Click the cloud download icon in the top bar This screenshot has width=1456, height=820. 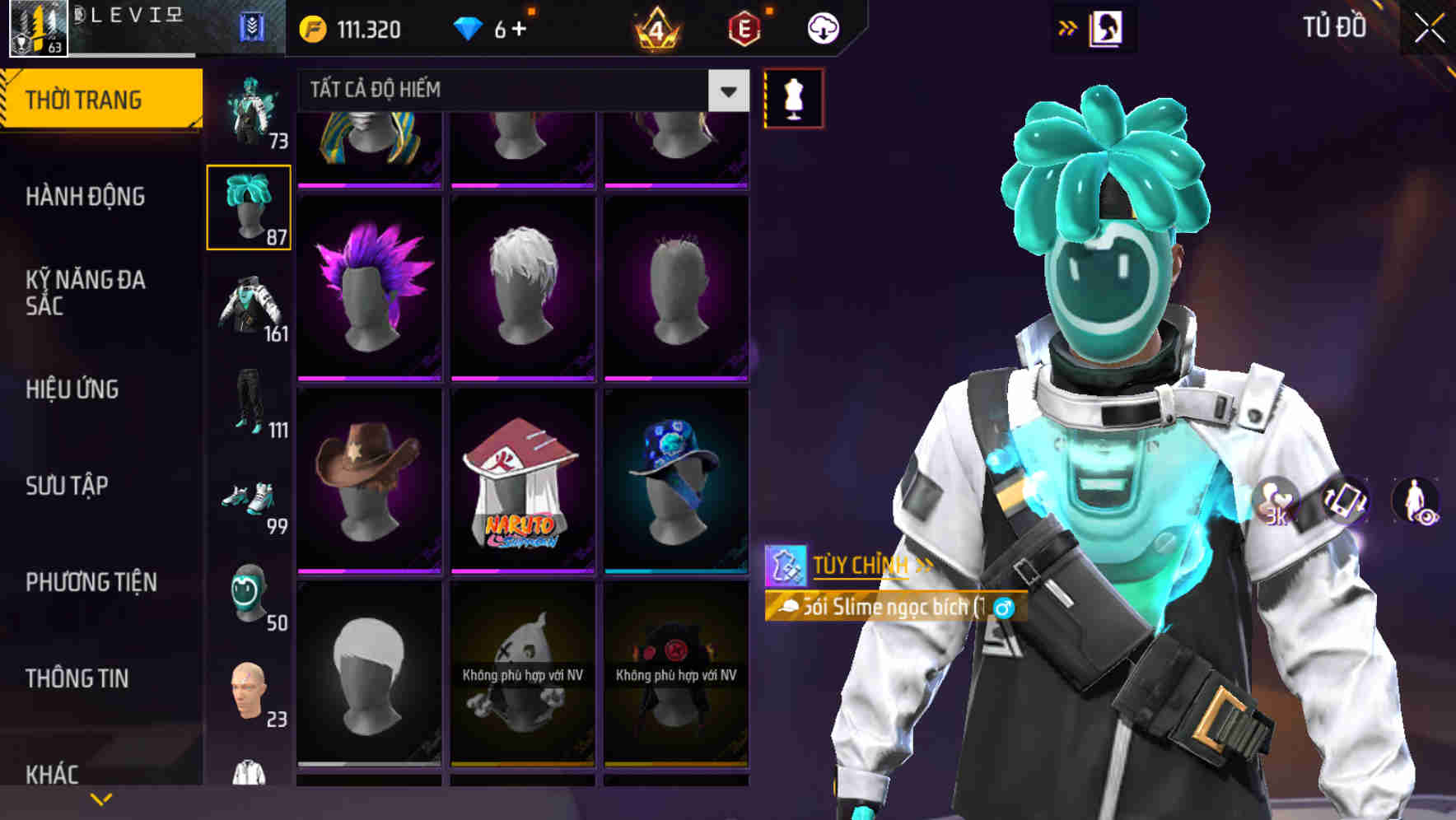tap(824, 27)
